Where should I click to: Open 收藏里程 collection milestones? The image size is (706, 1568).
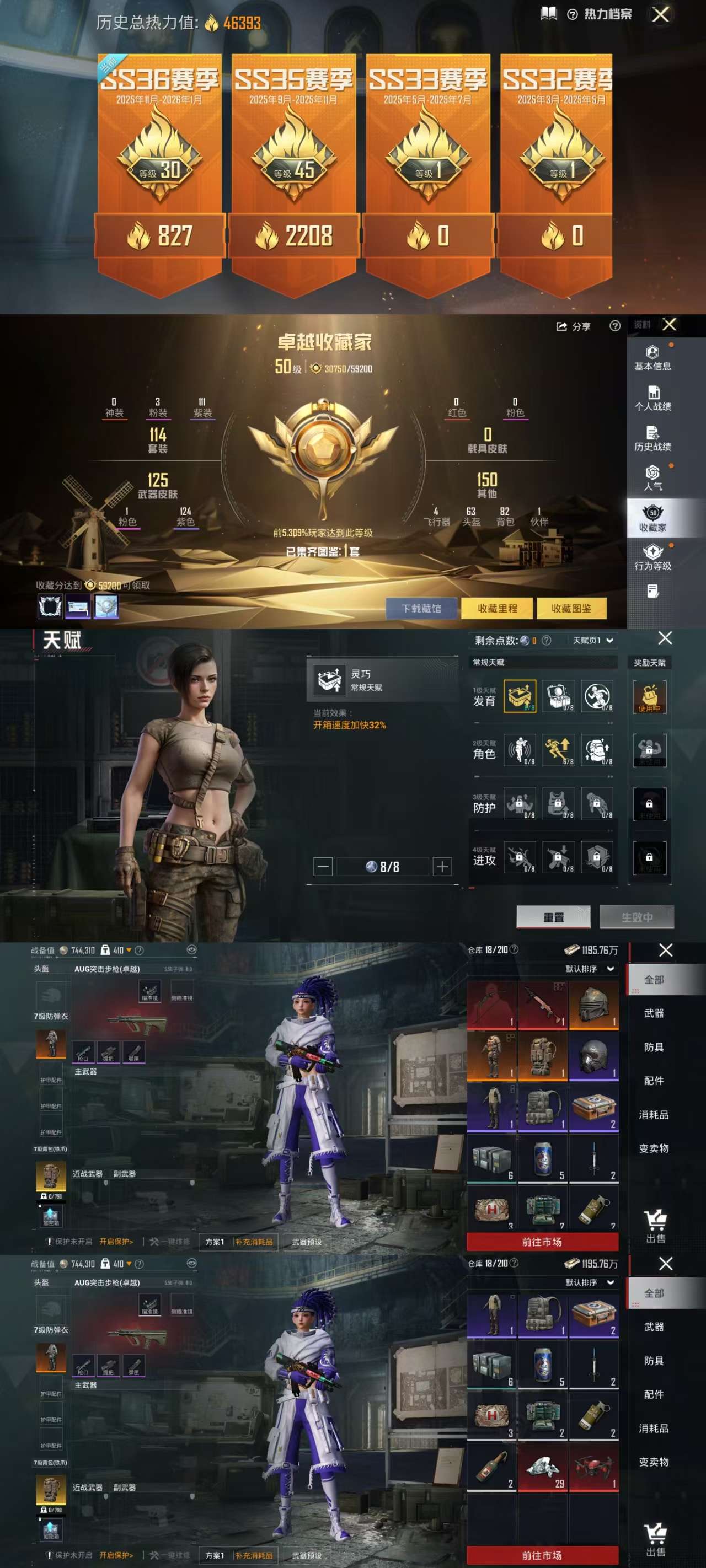[x=497, y=608]
